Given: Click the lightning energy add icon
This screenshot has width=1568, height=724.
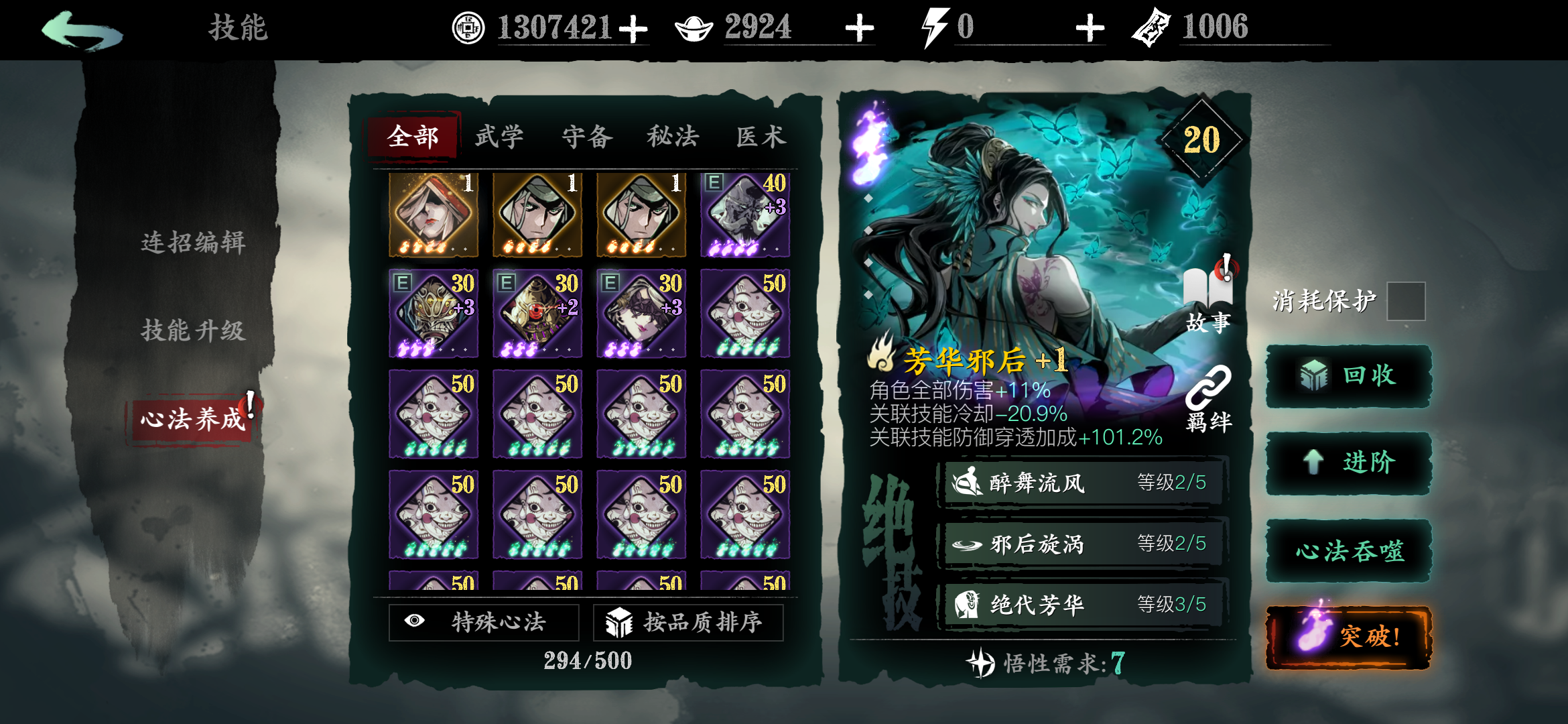Looking at the screenshot, I should (1090, 28).
